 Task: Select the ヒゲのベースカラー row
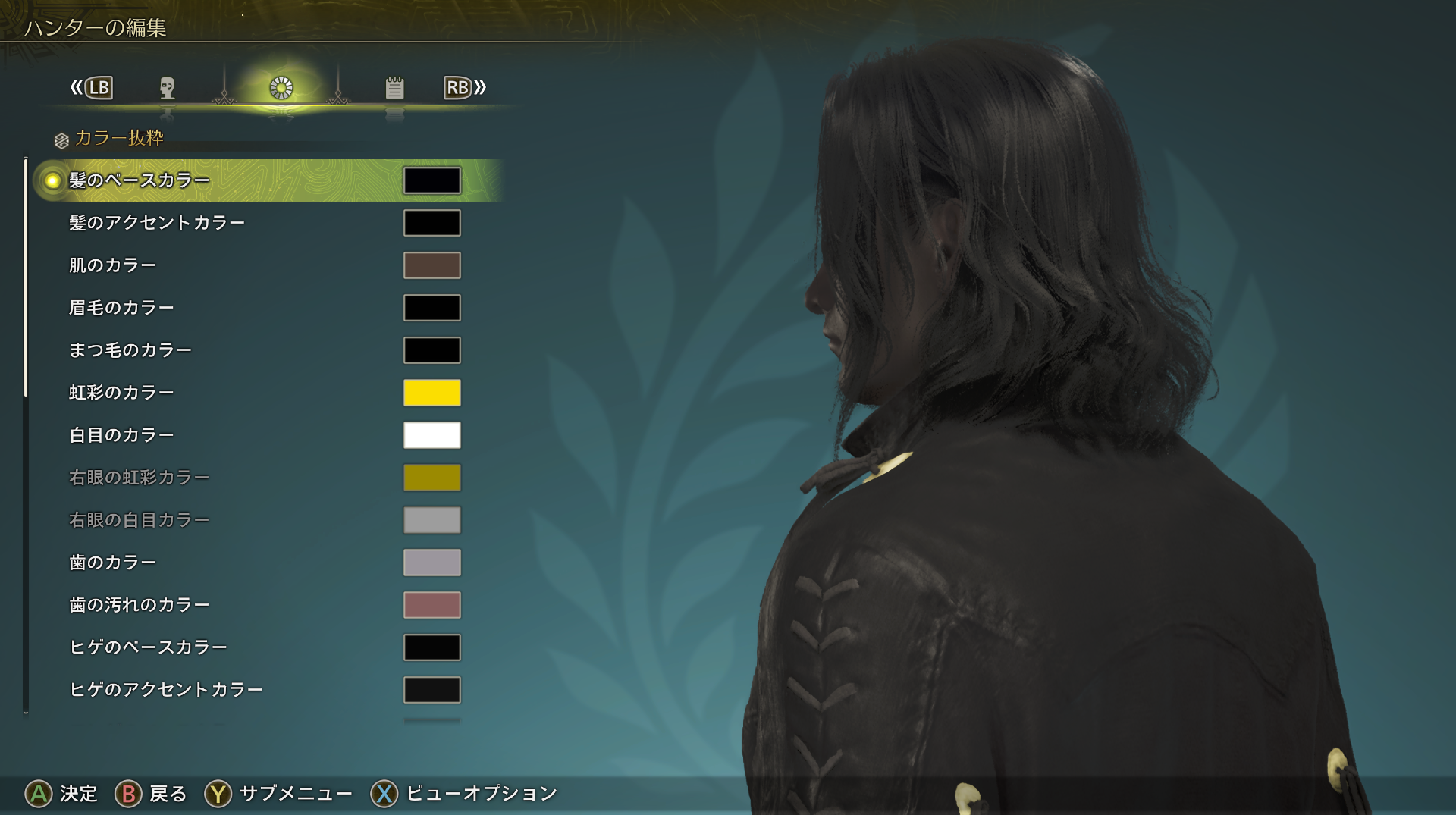149,647
